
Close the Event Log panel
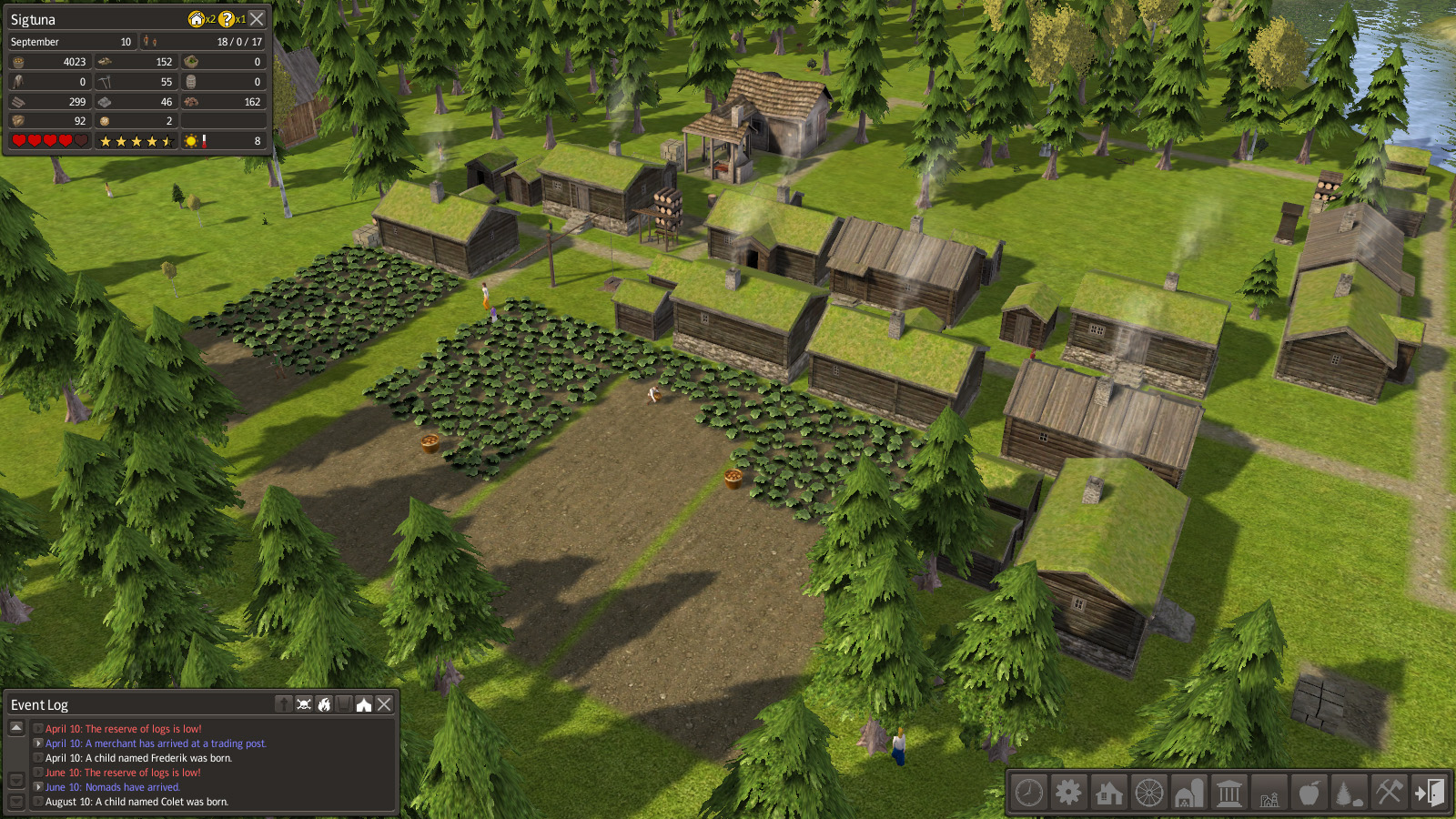pos(385,704)
